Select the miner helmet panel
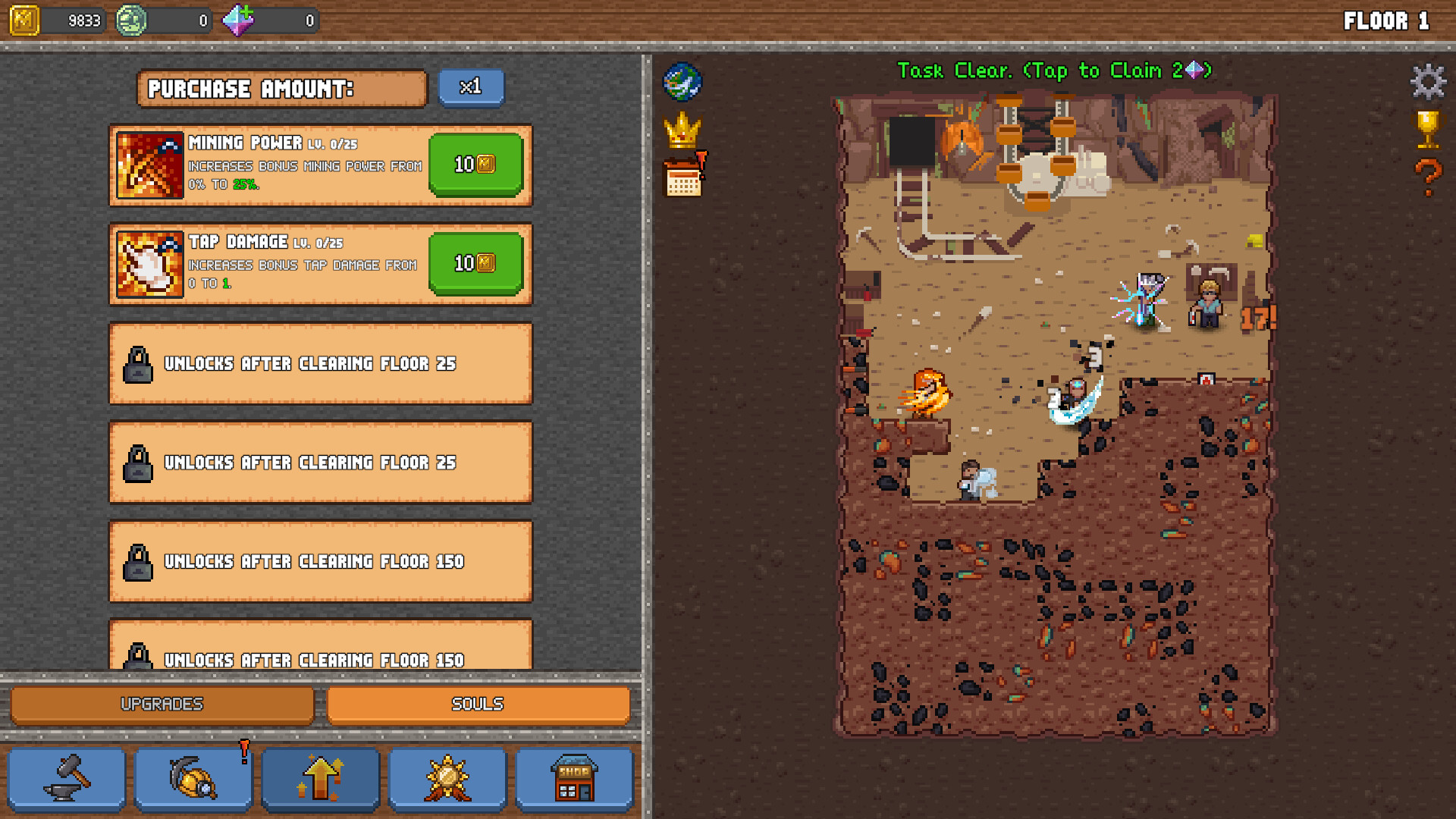 coord(193,778)
